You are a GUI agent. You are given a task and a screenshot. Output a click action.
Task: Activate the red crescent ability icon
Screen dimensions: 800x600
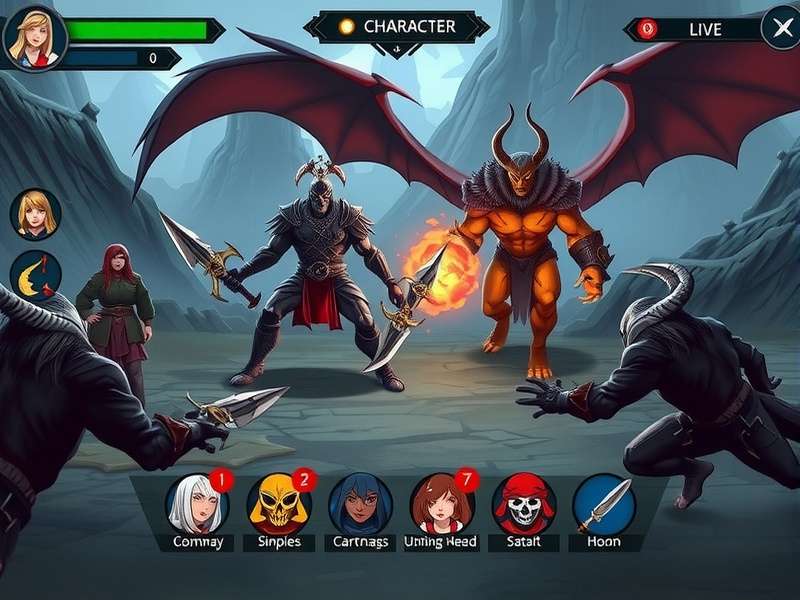point(36,277)
